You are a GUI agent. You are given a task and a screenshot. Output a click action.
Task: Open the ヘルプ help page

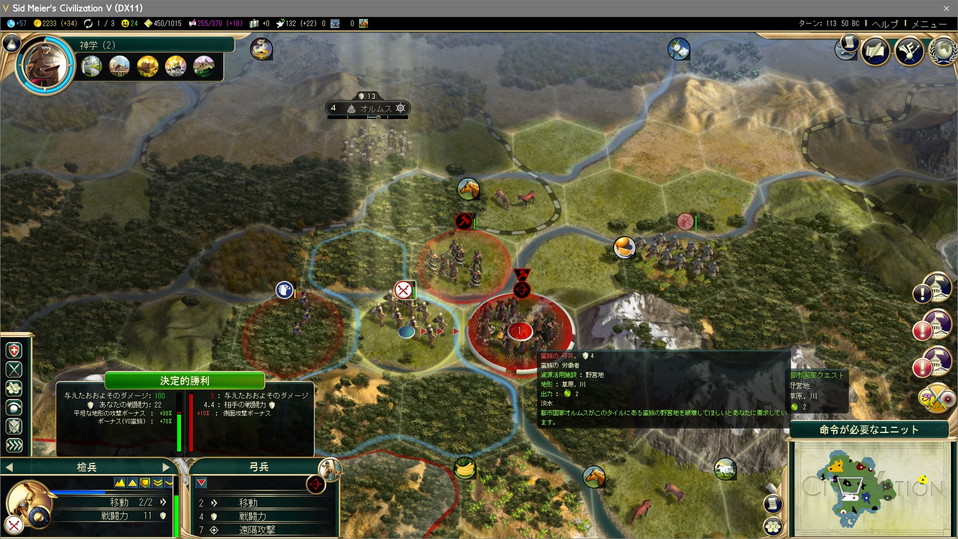[x=885, y=23]
